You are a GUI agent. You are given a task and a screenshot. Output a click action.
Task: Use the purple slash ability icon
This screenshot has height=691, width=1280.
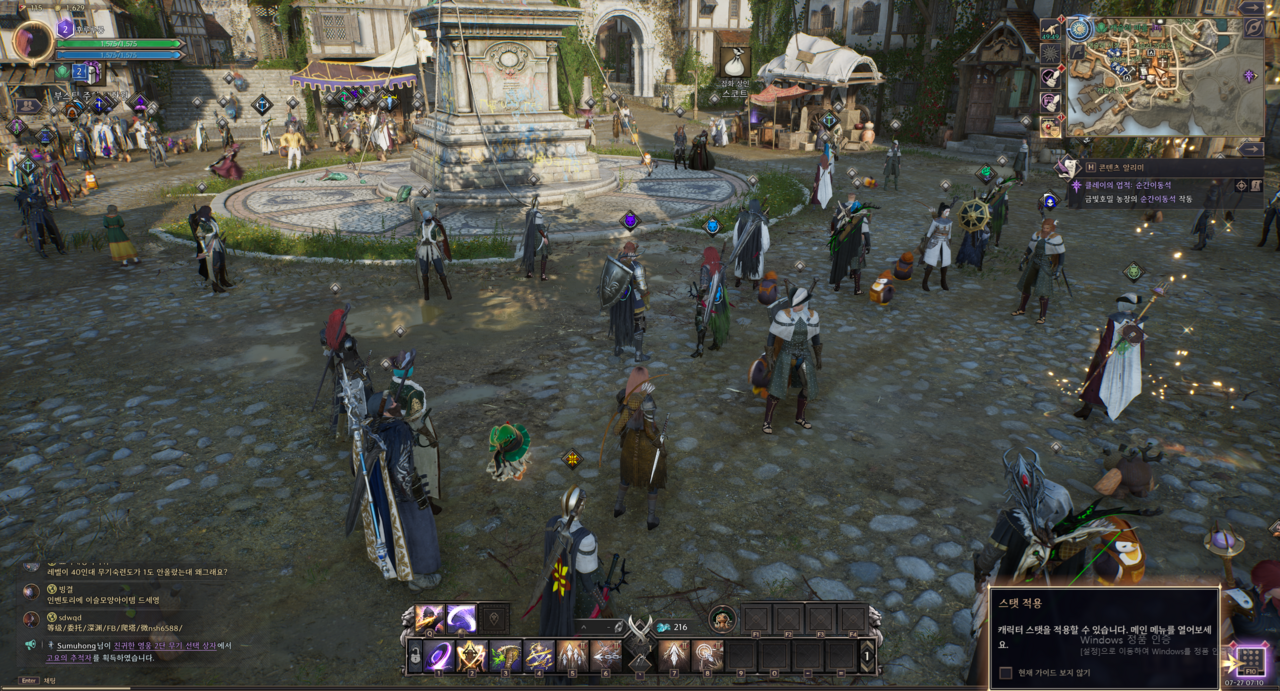point(461,618)
